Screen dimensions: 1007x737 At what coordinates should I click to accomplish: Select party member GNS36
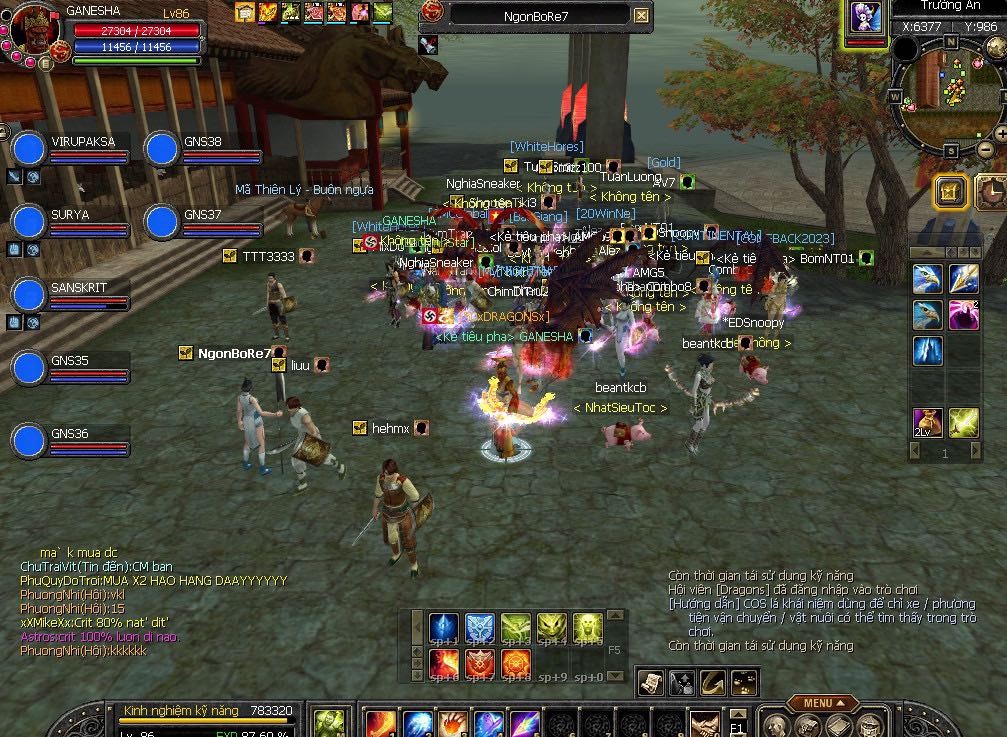point(29,440)
